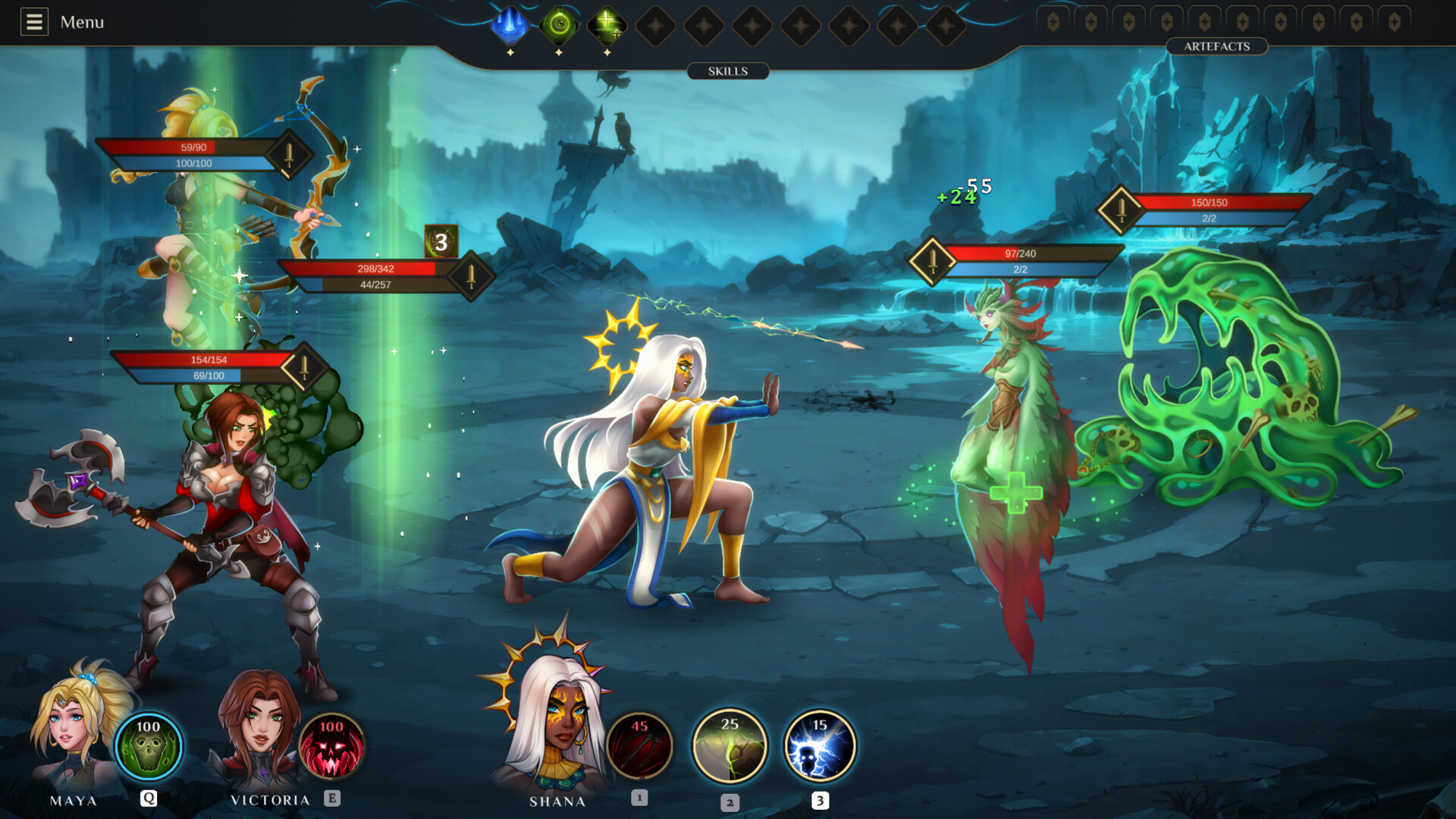Use Shana's red 45-cost ability
Viewport: 1456px width, 819px height.
click(639, 746)
